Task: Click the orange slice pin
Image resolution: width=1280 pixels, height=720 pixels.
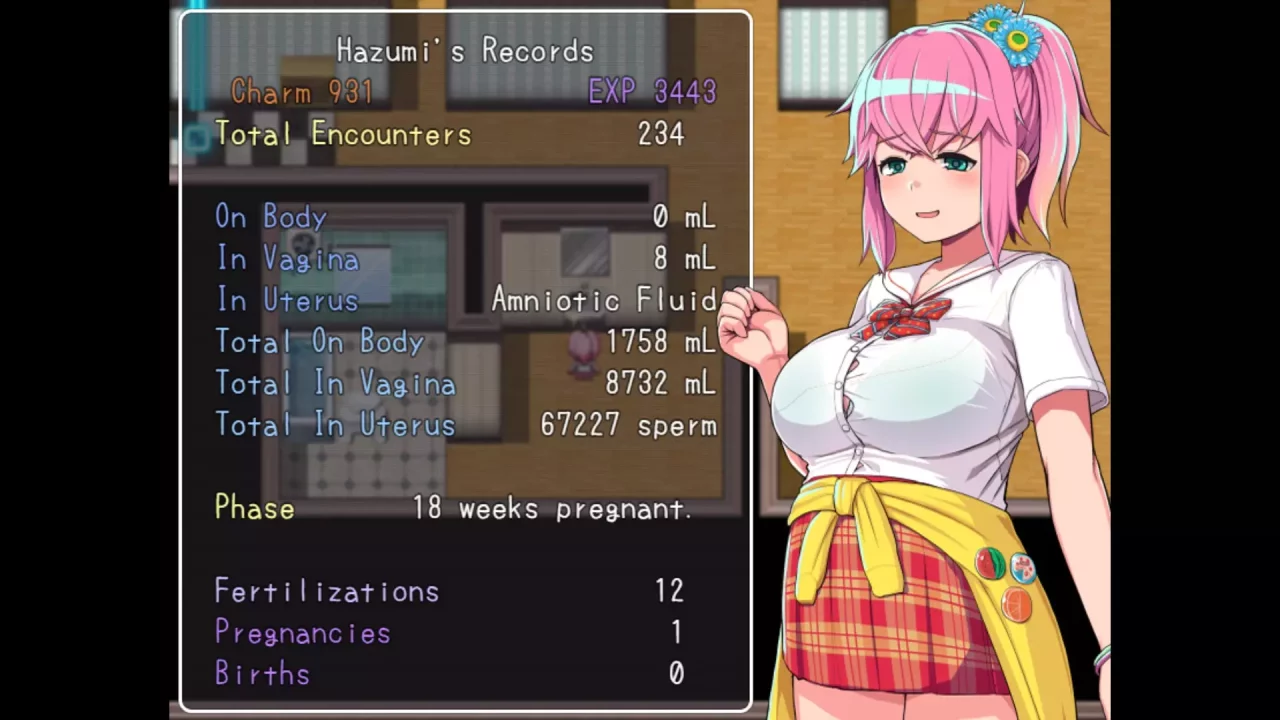Action: tap(1016, 603)
